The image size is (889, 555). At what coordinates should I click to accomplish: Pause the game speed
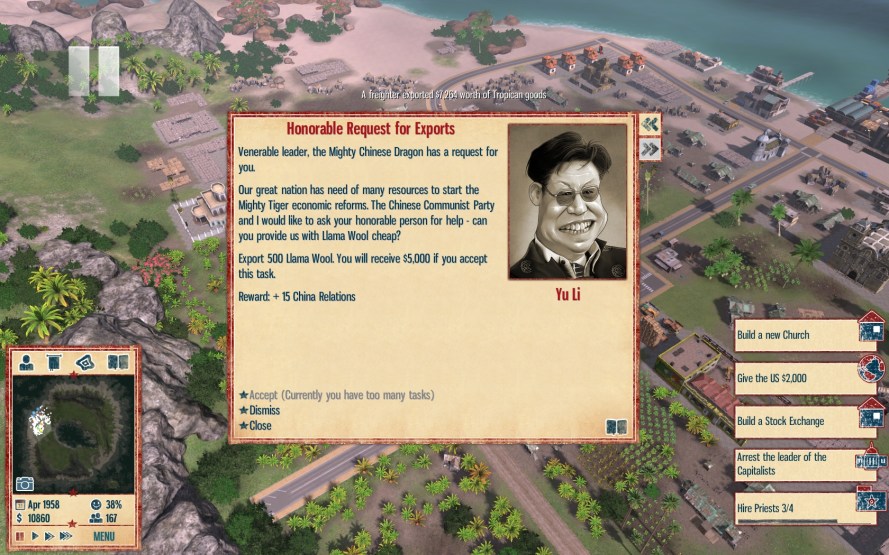[21, 536]
